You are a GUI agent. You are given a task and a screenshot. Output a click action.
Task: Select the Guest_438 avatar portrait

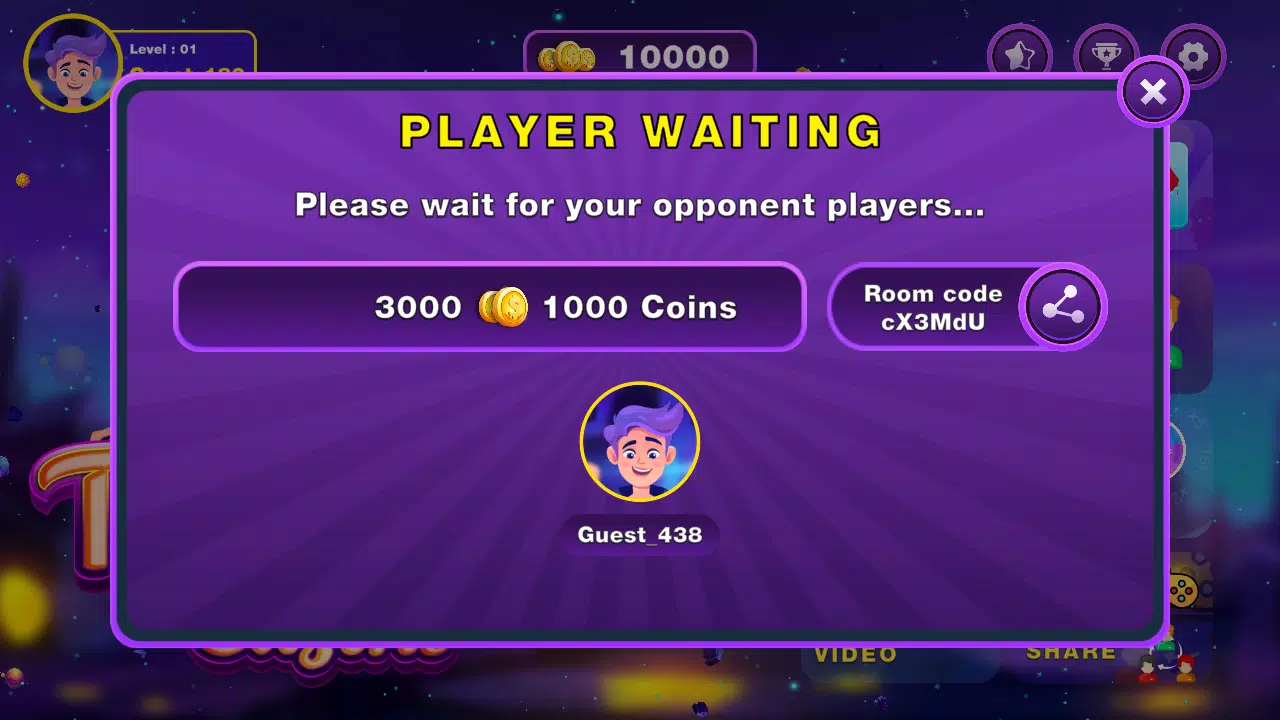(640, 441)
